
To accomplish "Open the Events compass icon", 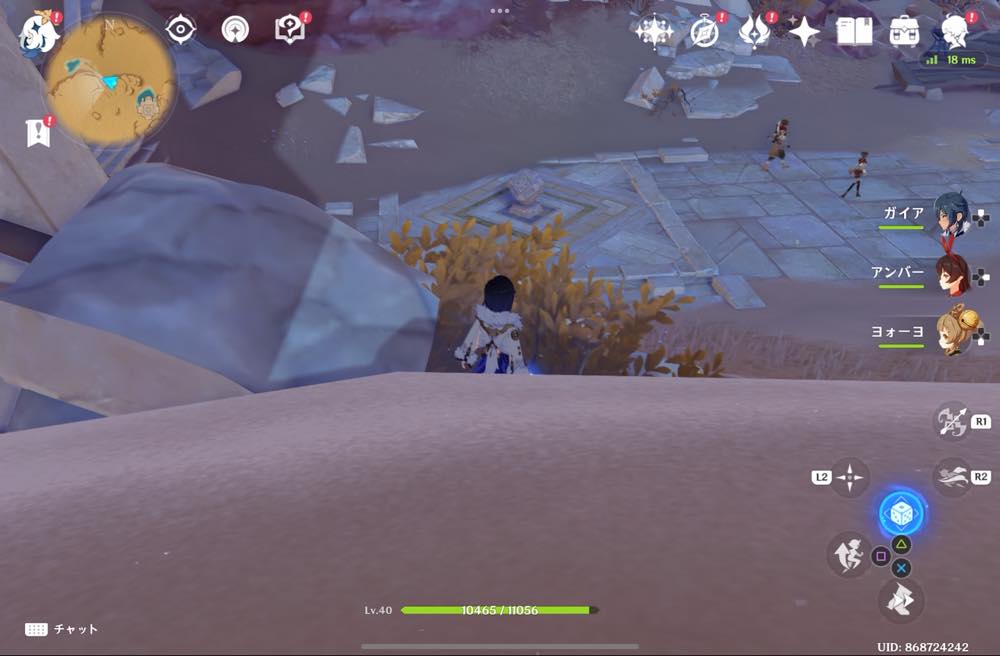I will click(706, 32).
